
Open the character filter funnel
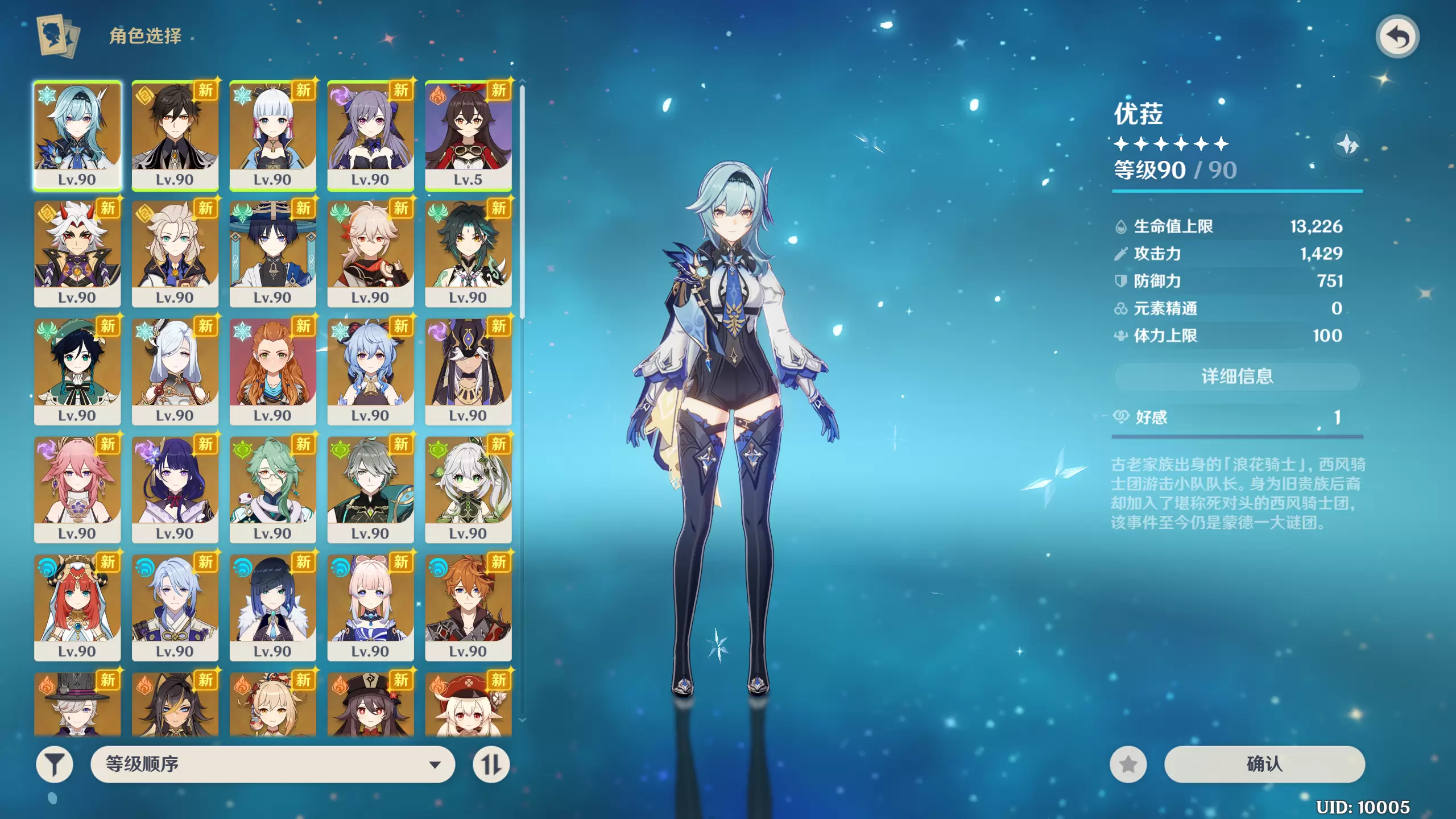pyautogui.click(x=55, y=764)
